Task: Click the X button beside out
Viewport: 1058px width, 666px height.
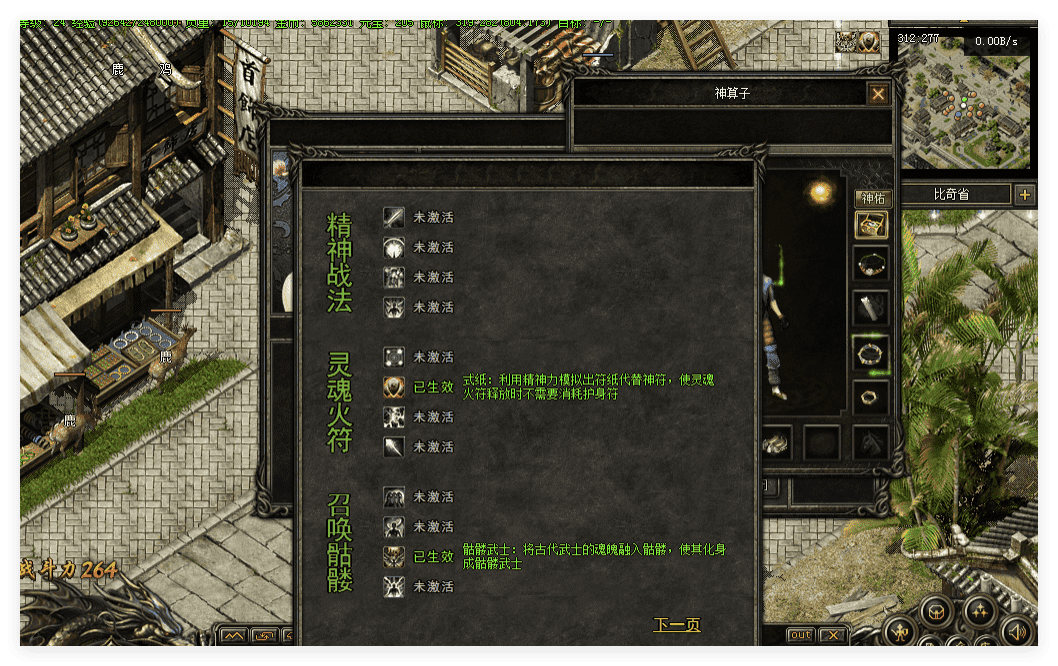Action: tap(832, 636)
